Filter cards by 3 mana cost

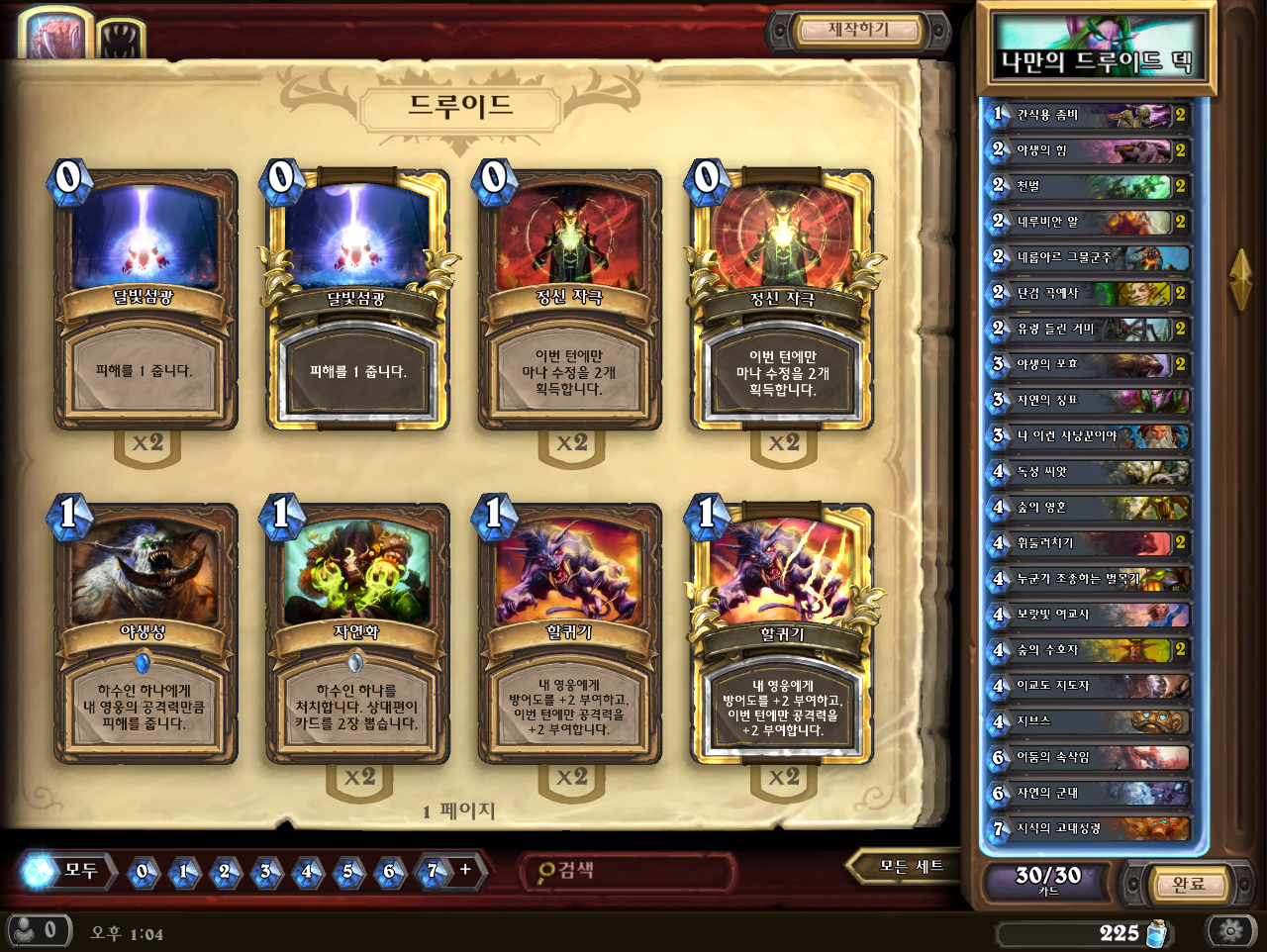click(266, 872)
